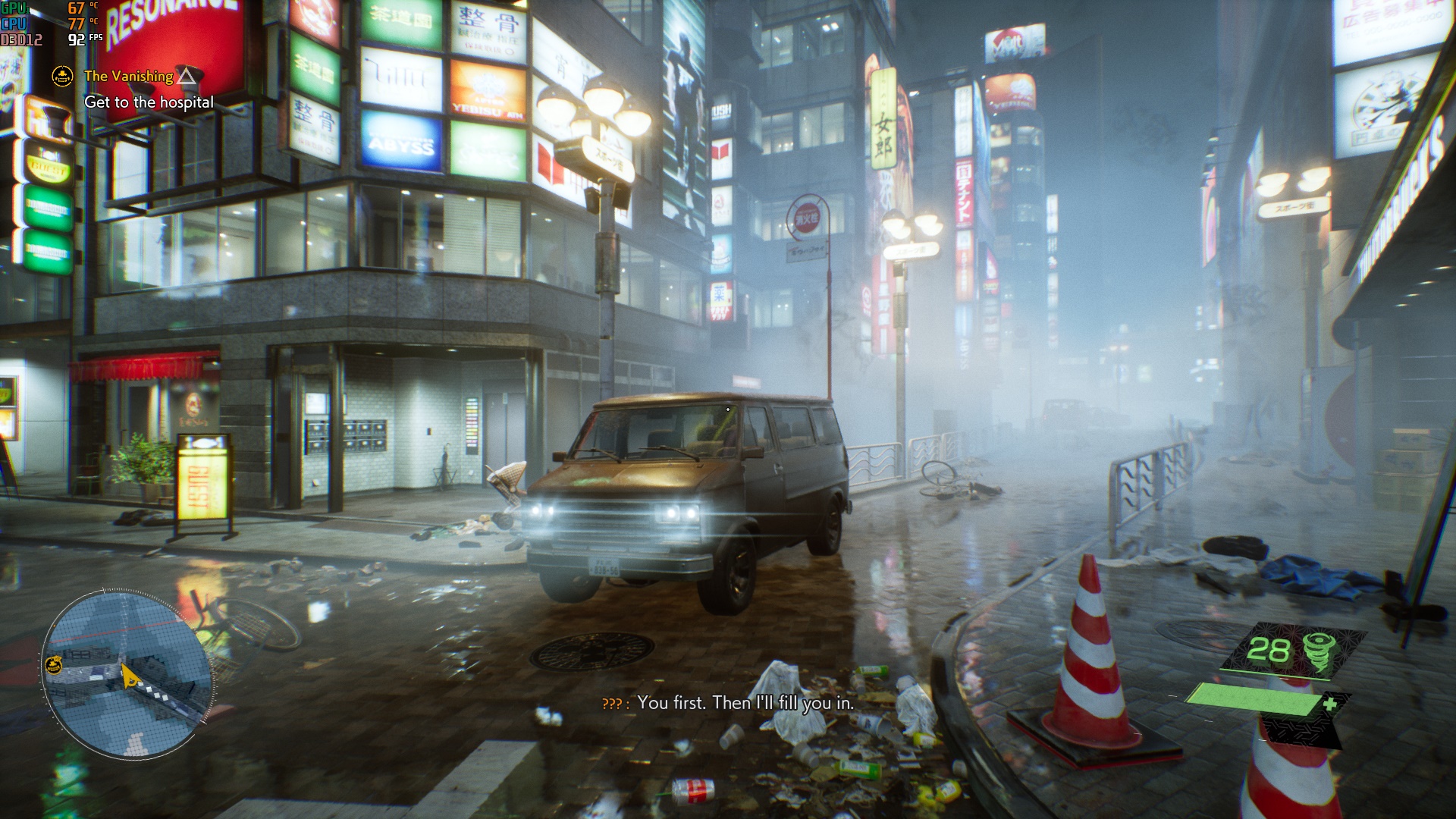Click the yellow quest marker on minimap
The width and height of the screenshot is (1456, 819).
pyautogui.click(x=53, y=665)
